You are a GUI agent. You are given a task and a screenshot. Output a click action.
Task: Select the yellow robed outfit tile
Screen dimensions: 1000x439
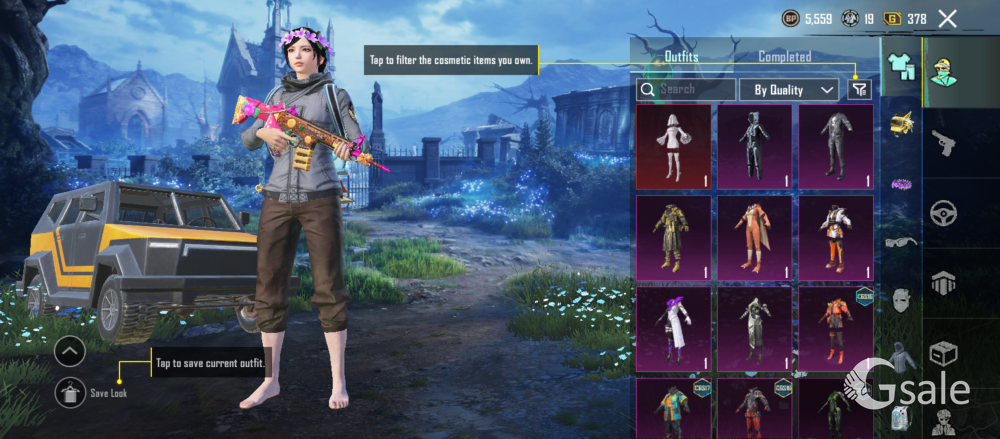tap(673, 238)
